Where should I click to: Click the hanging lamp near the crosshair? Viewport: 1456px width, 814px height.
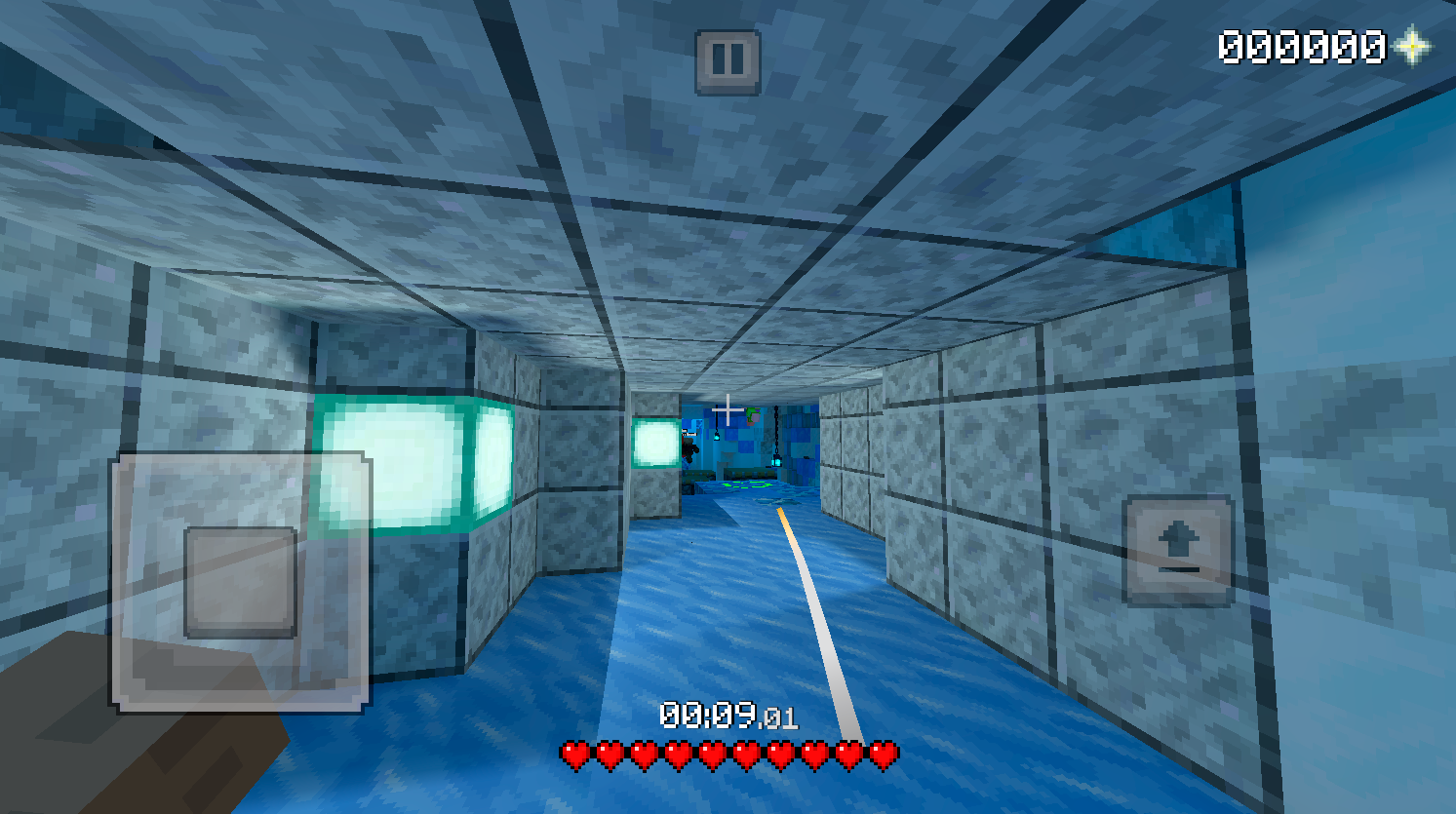click(717, 436)
